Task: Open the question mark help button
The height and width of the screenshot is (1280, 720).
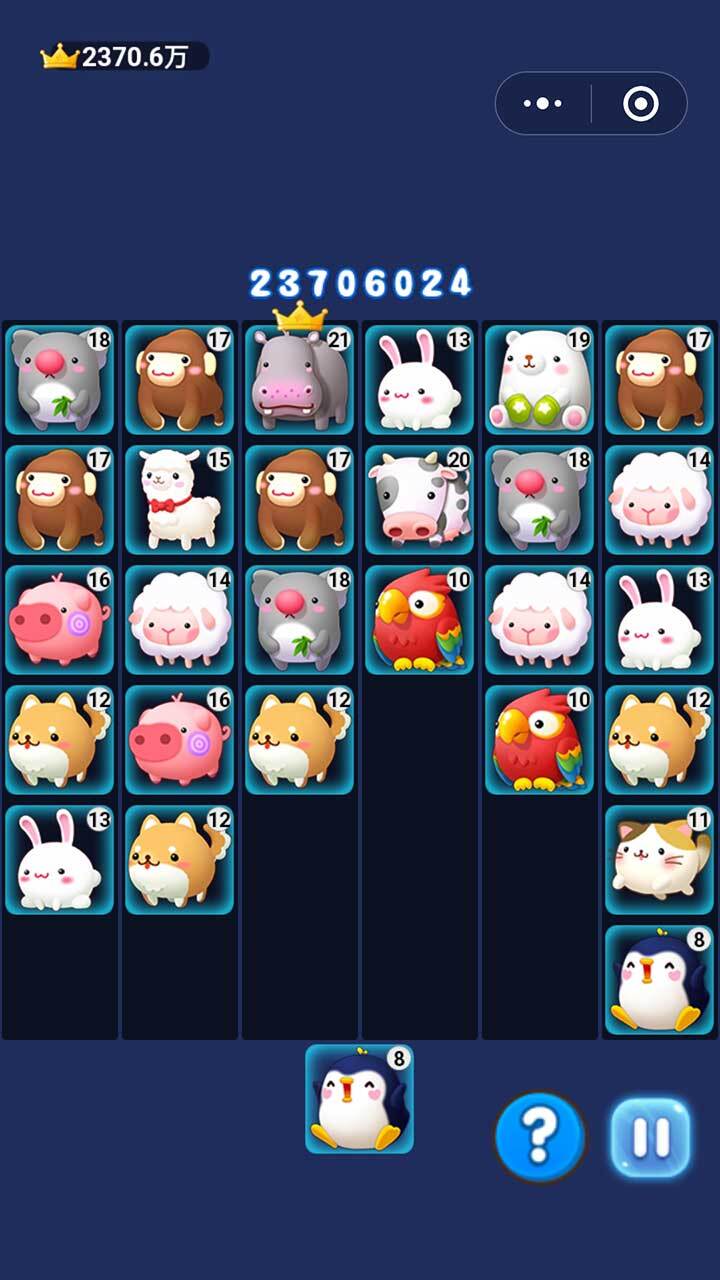Action: [540, 1137]
